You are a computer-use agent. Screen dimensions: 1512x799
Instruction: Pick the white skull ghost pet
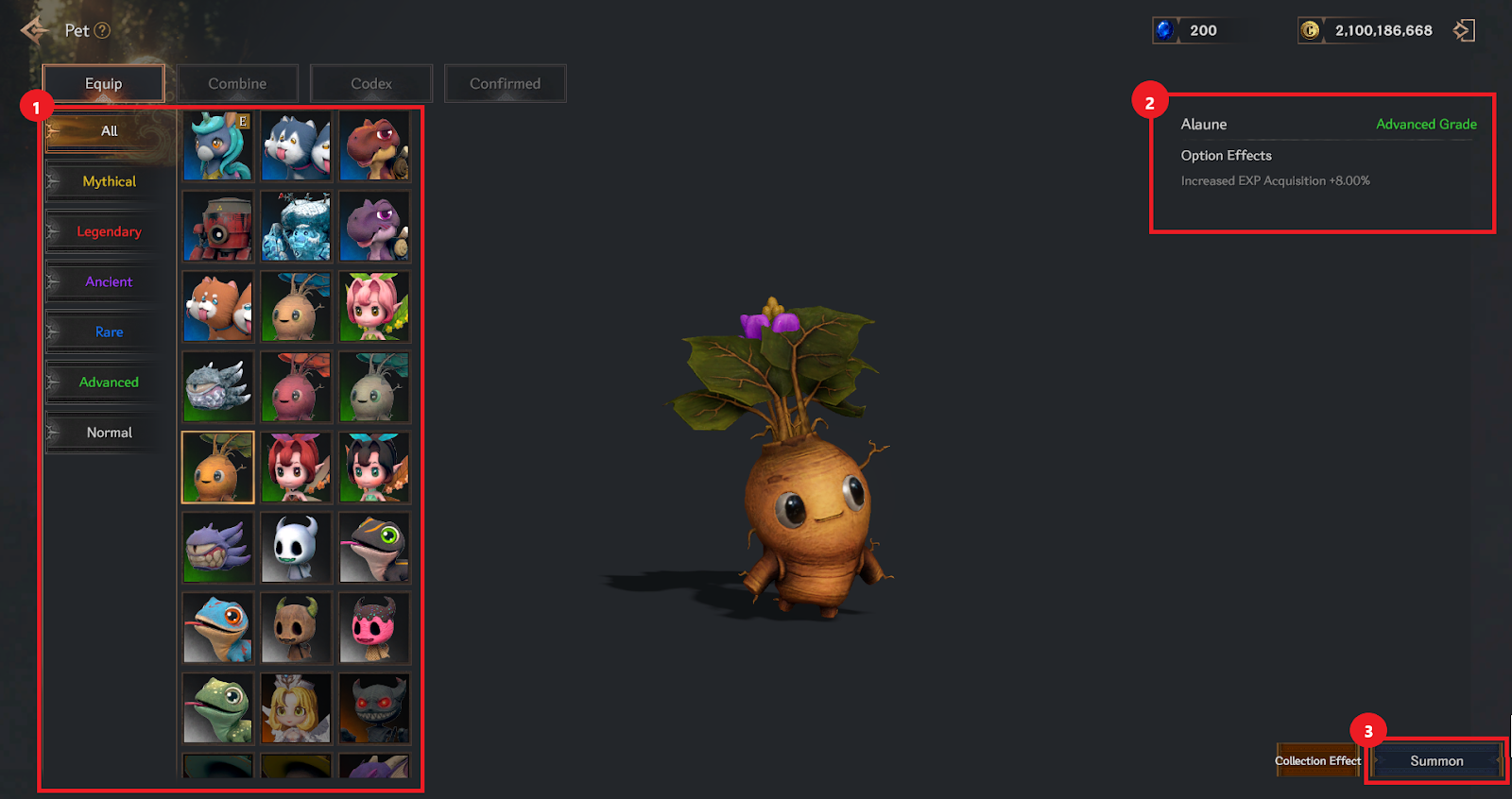click(296, 548)
